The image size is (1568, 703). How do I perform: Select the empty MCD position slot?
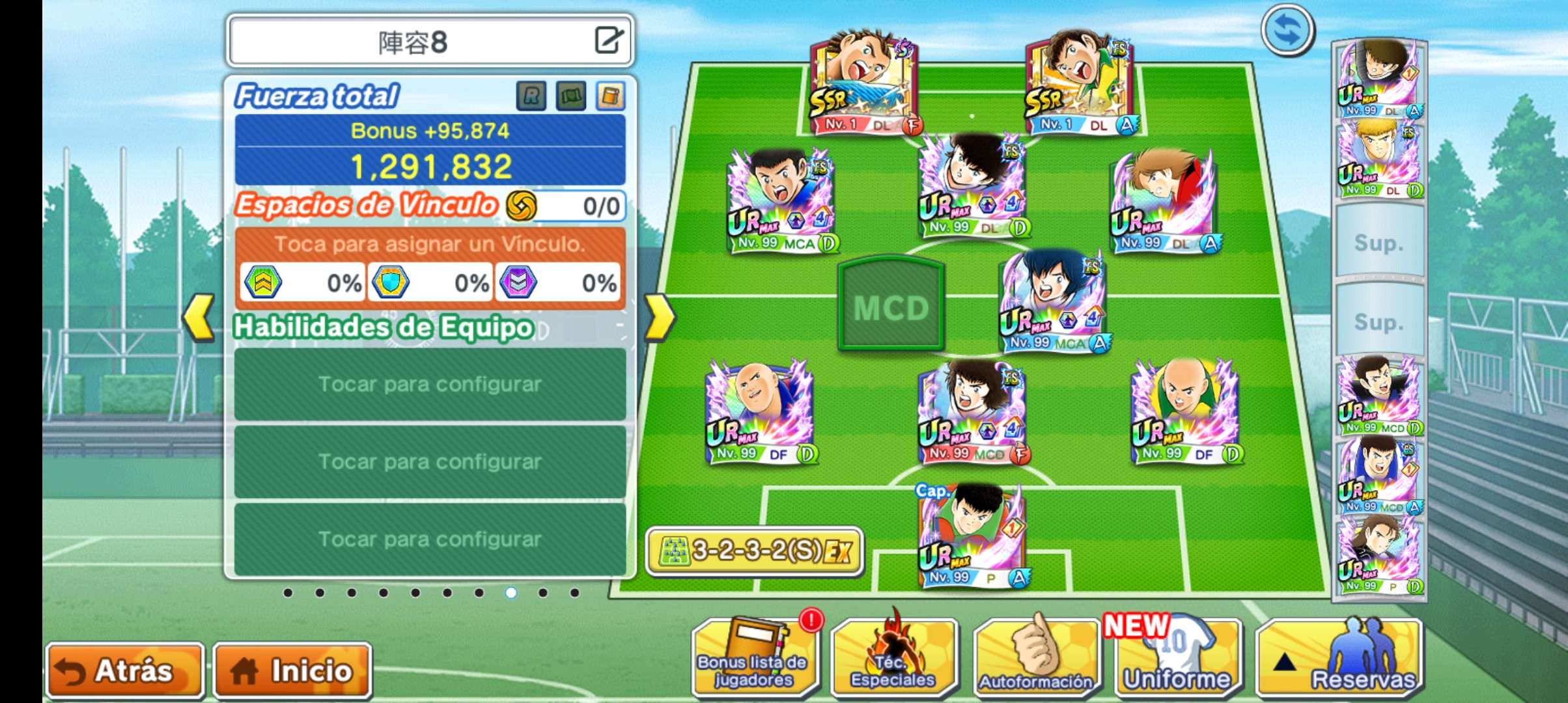click(x=891, y=305)
